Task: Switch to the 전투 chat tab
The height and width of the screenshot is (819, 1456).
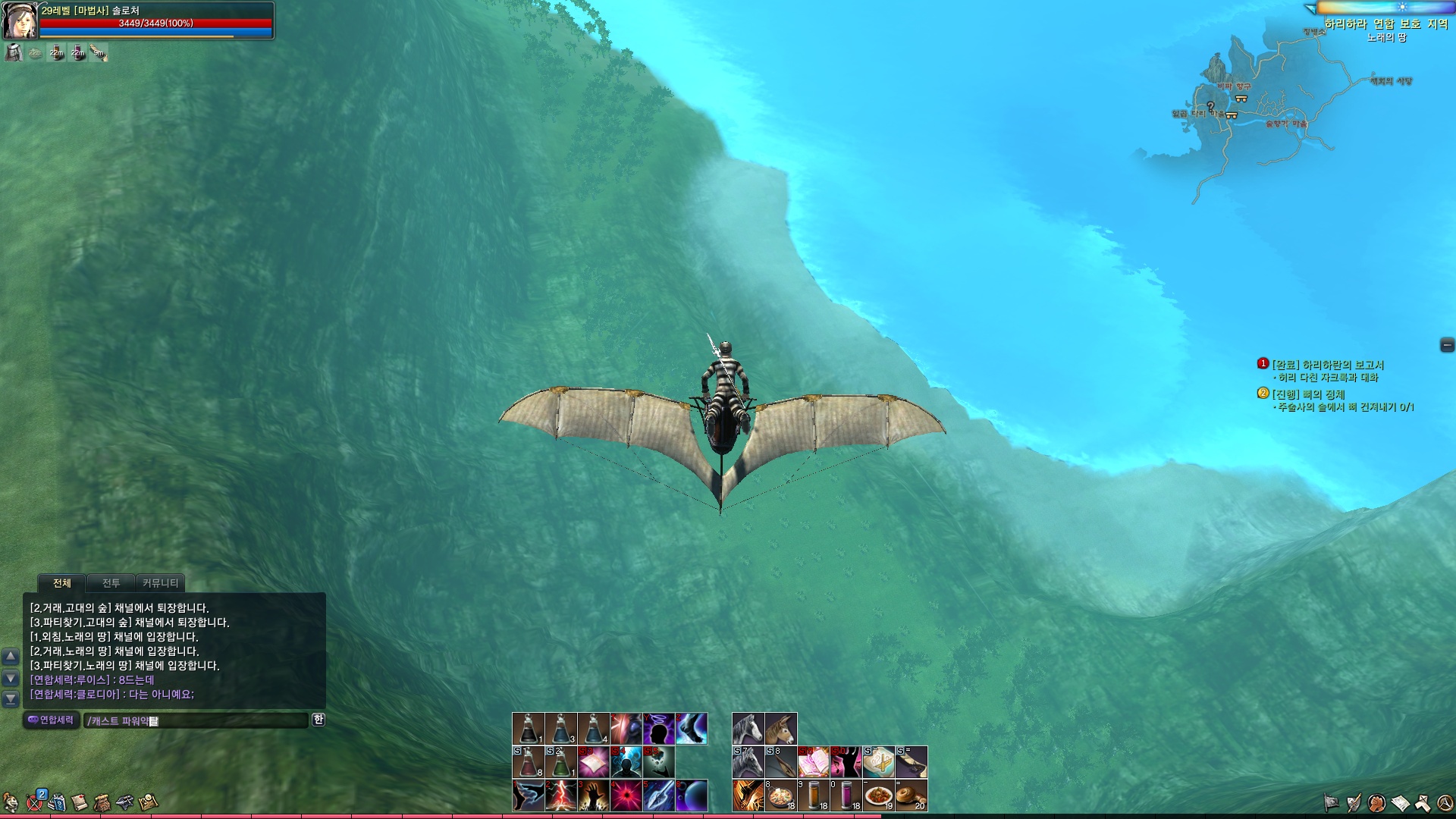Action: (x=111, y=583)
